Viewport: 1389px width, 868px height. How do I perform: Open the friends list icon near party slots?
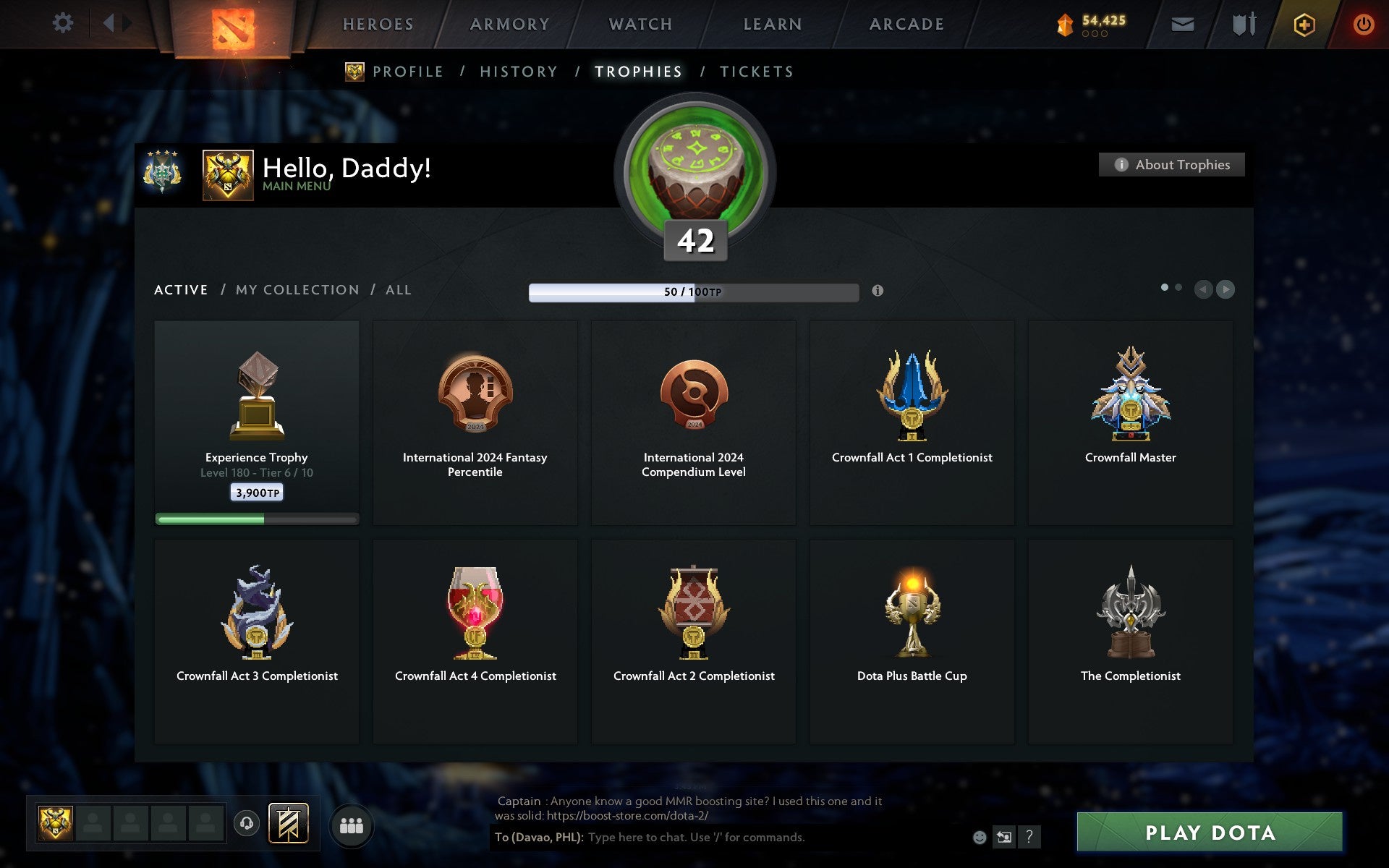[x=351, y=824]
